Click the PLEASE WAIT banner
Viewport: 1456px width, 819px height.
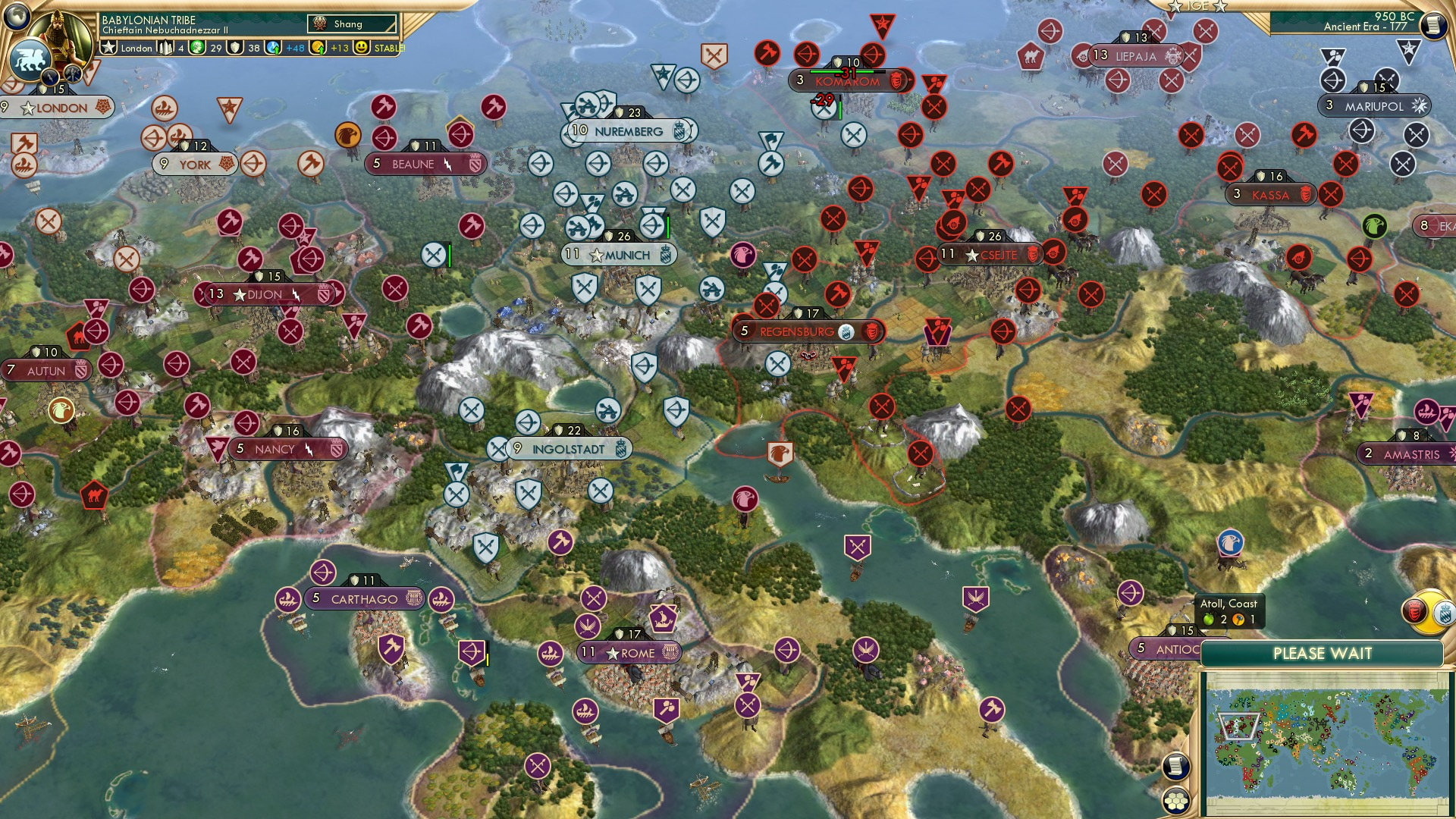click(x=1323, y=653)
